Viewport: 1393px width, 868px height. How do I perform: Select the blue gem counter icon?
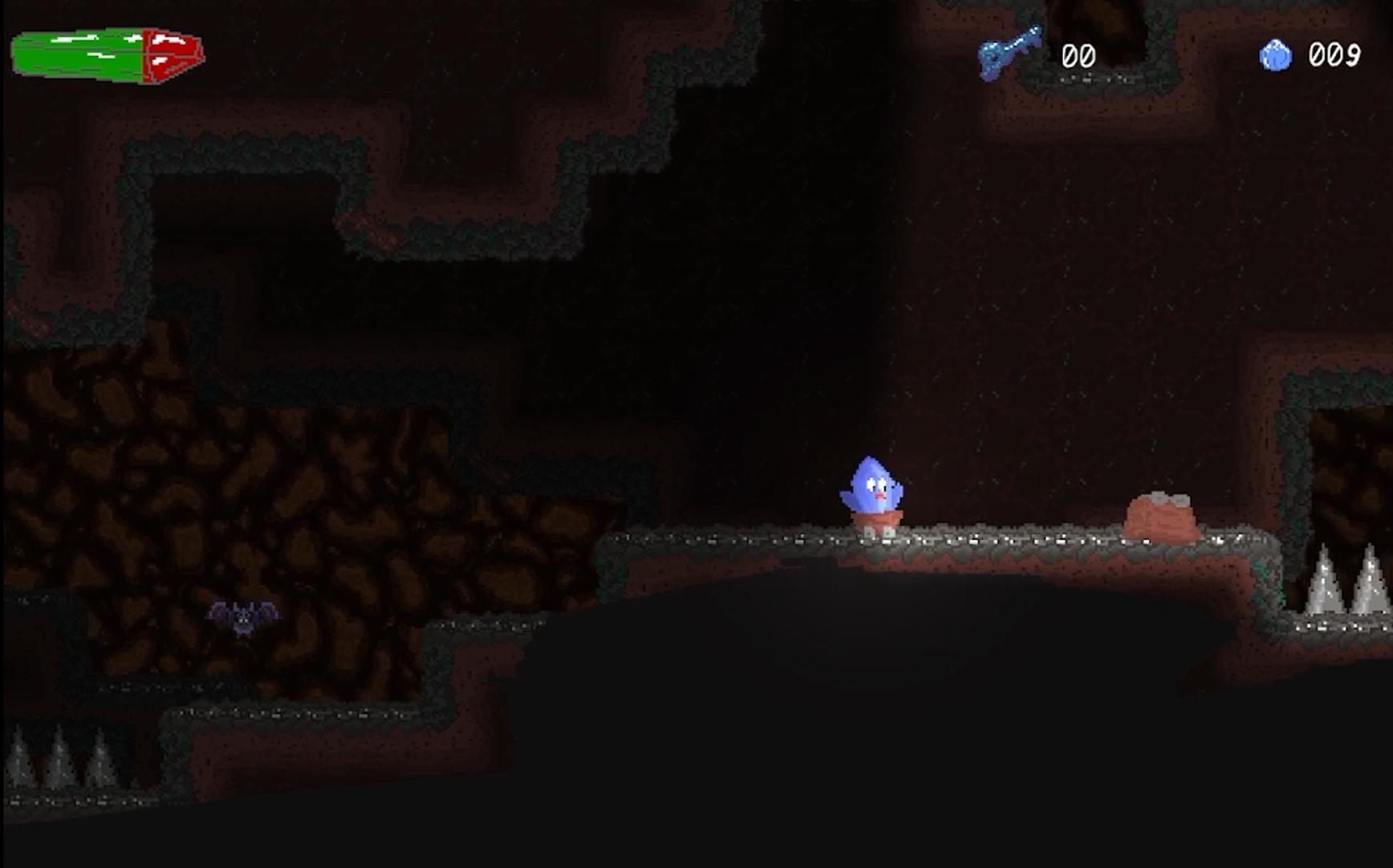1276,55
